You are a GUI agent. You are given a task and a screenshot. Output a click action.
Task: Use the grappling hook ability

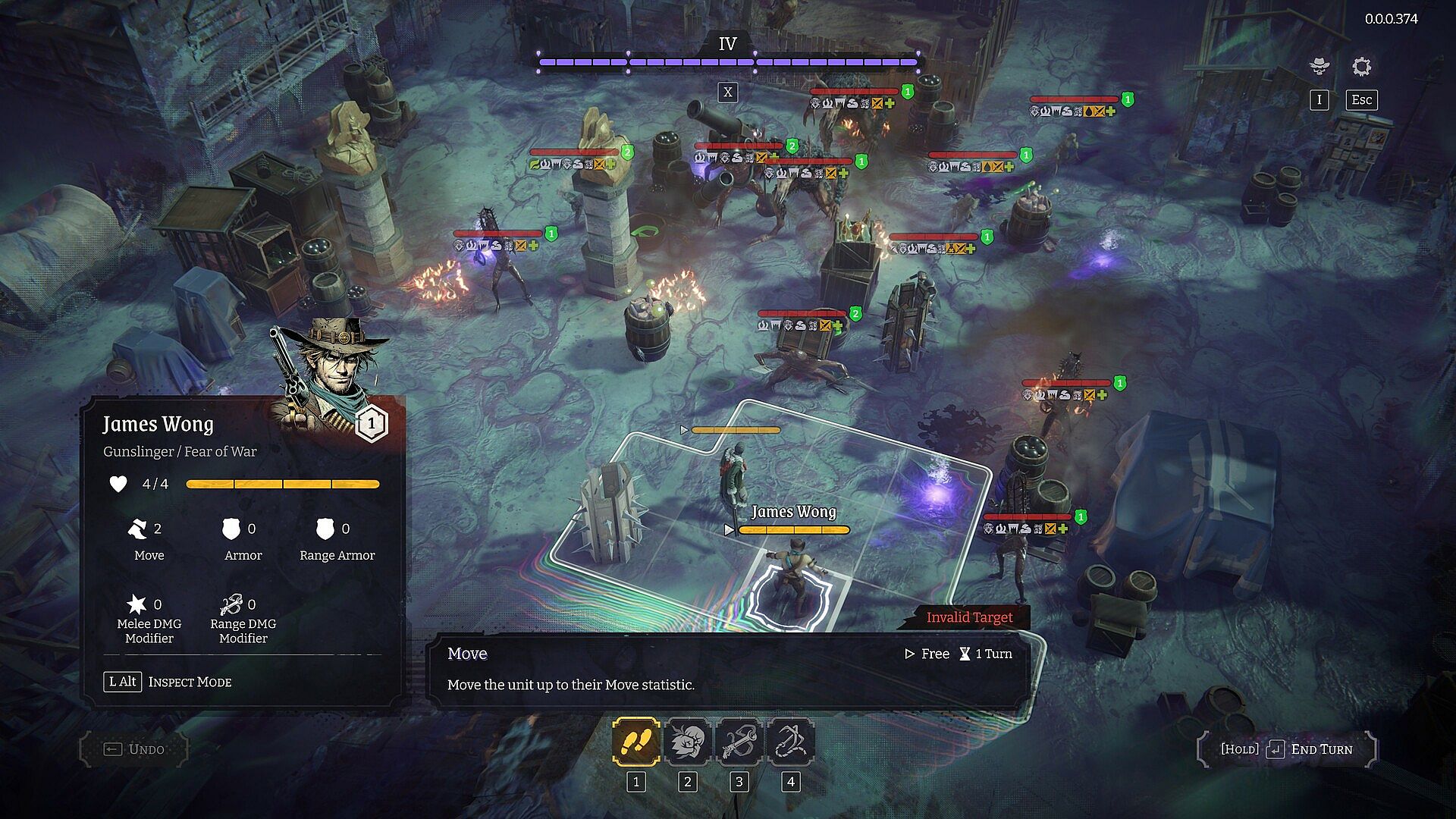pos(790,742)
